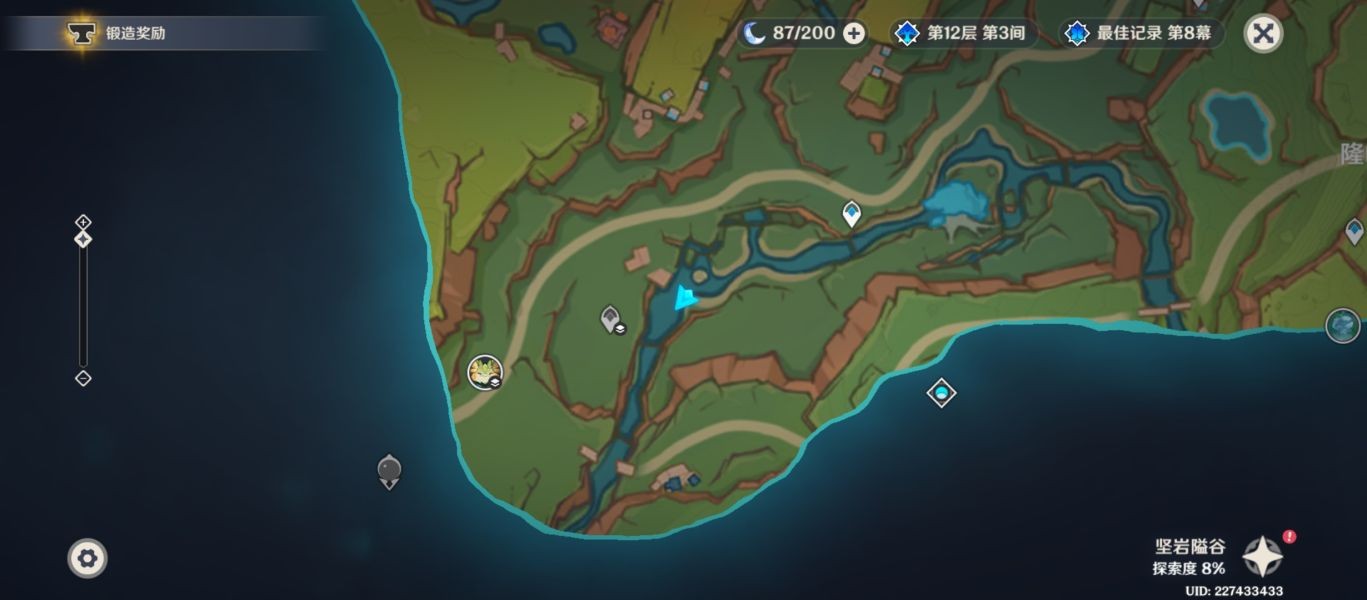This screenshot has width=1367, height=600.
Task: Open the Spiral Abyss 第12层 第3间 record
Action: 963,33
